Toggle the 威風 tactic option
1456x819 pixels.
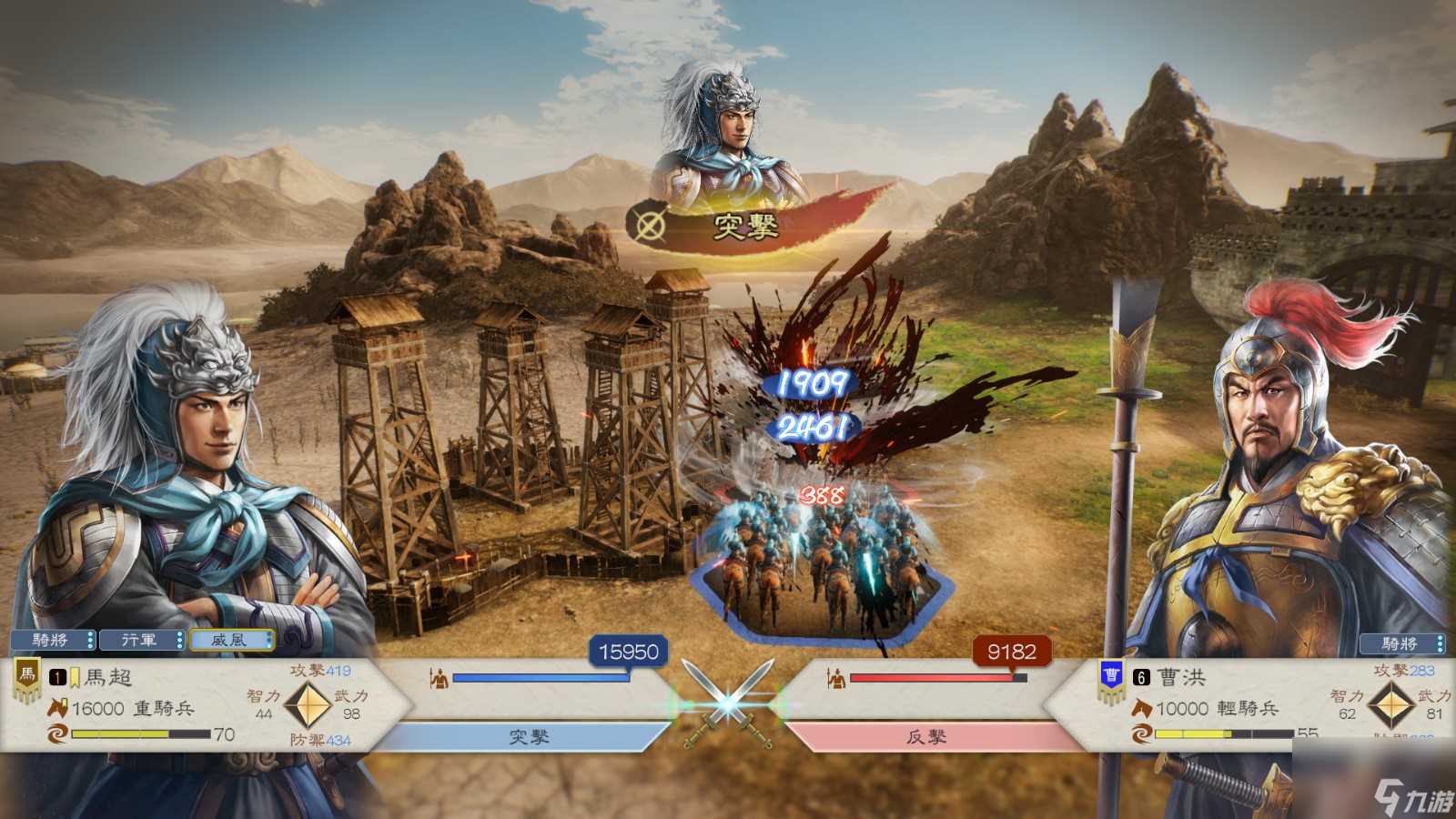[229, 640]
